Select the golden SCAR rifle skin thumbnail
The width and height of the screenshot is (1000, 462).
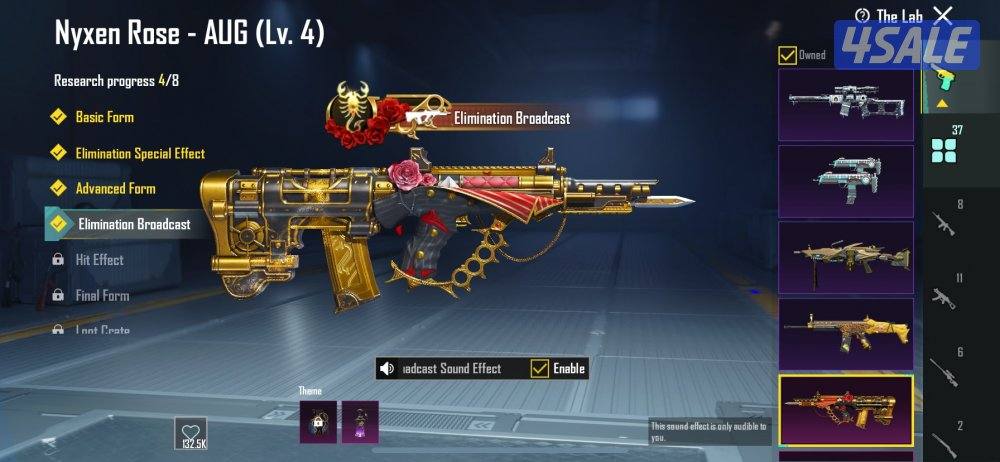tap(845, 333)
